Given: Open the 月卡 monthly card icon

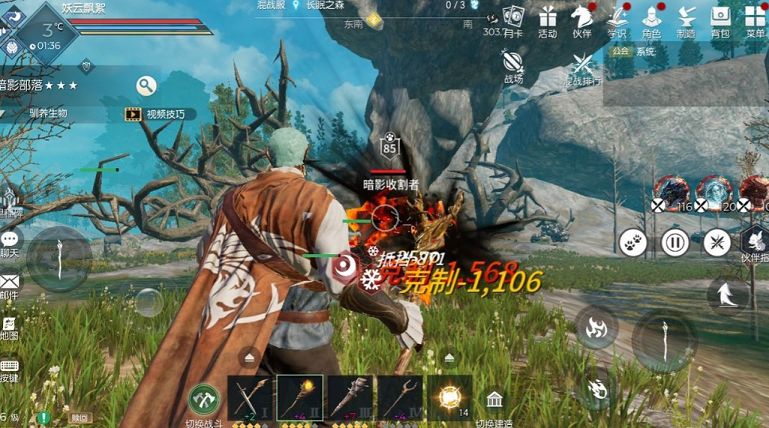Looking at the screenshot, I should [513, 17].
